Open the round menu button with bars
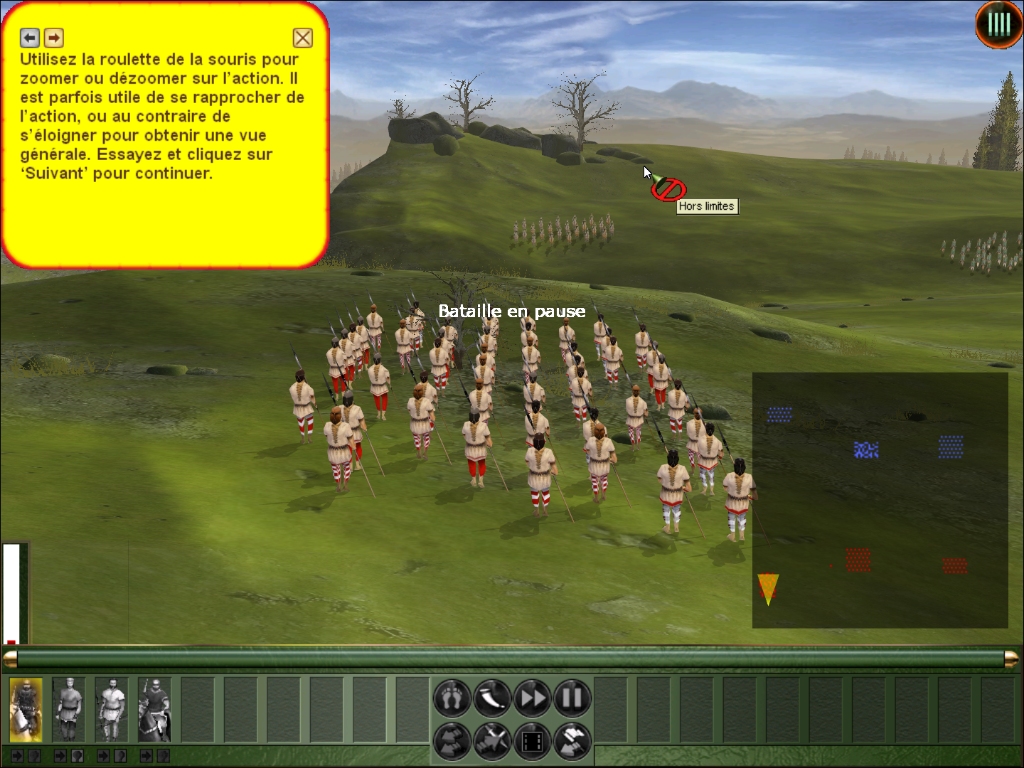Image resolution: width=1024 pixels, height=768 pixels. pos(999,24)
